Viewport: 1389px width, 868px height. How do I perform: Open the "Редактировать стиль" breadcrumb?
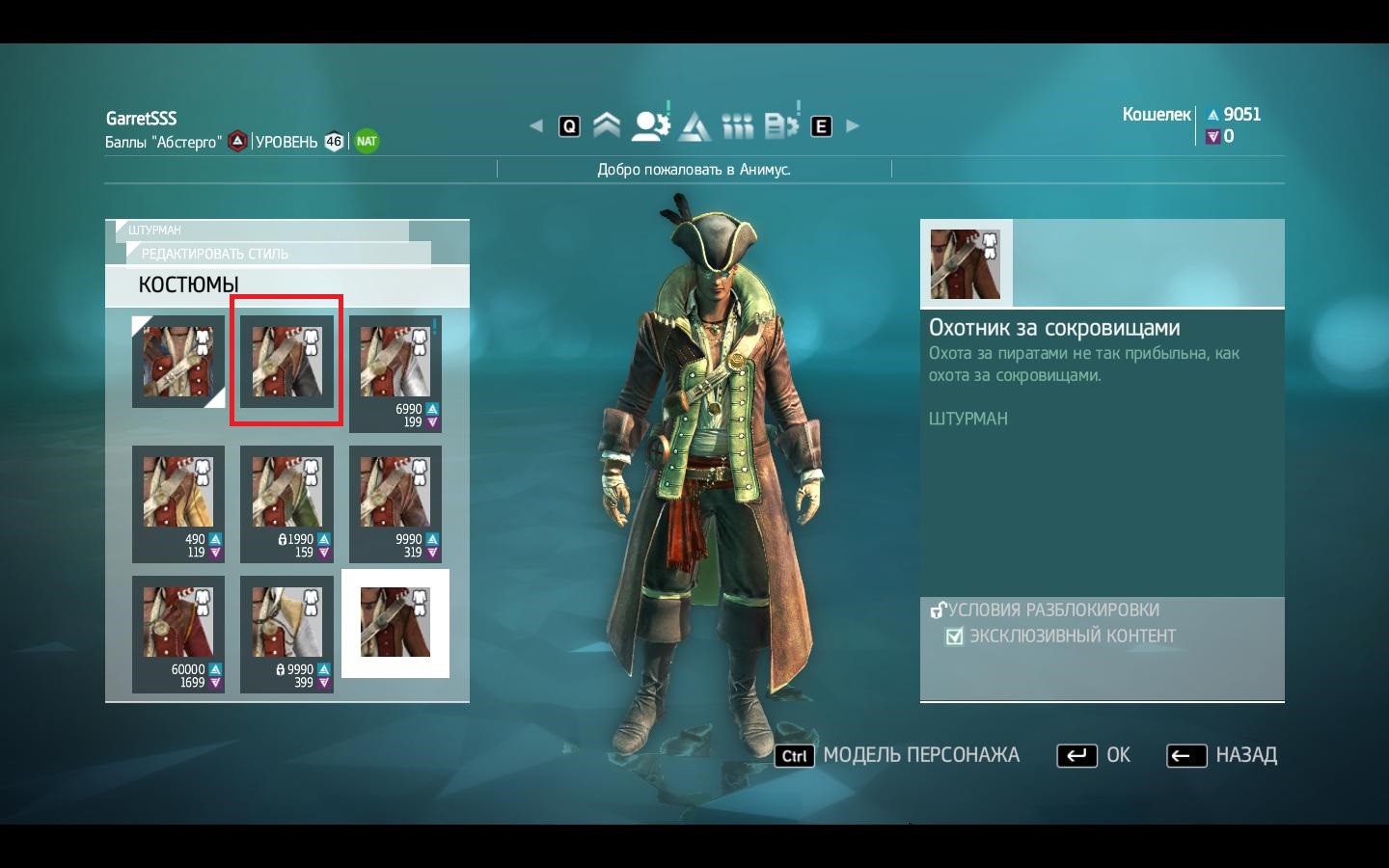215,254
